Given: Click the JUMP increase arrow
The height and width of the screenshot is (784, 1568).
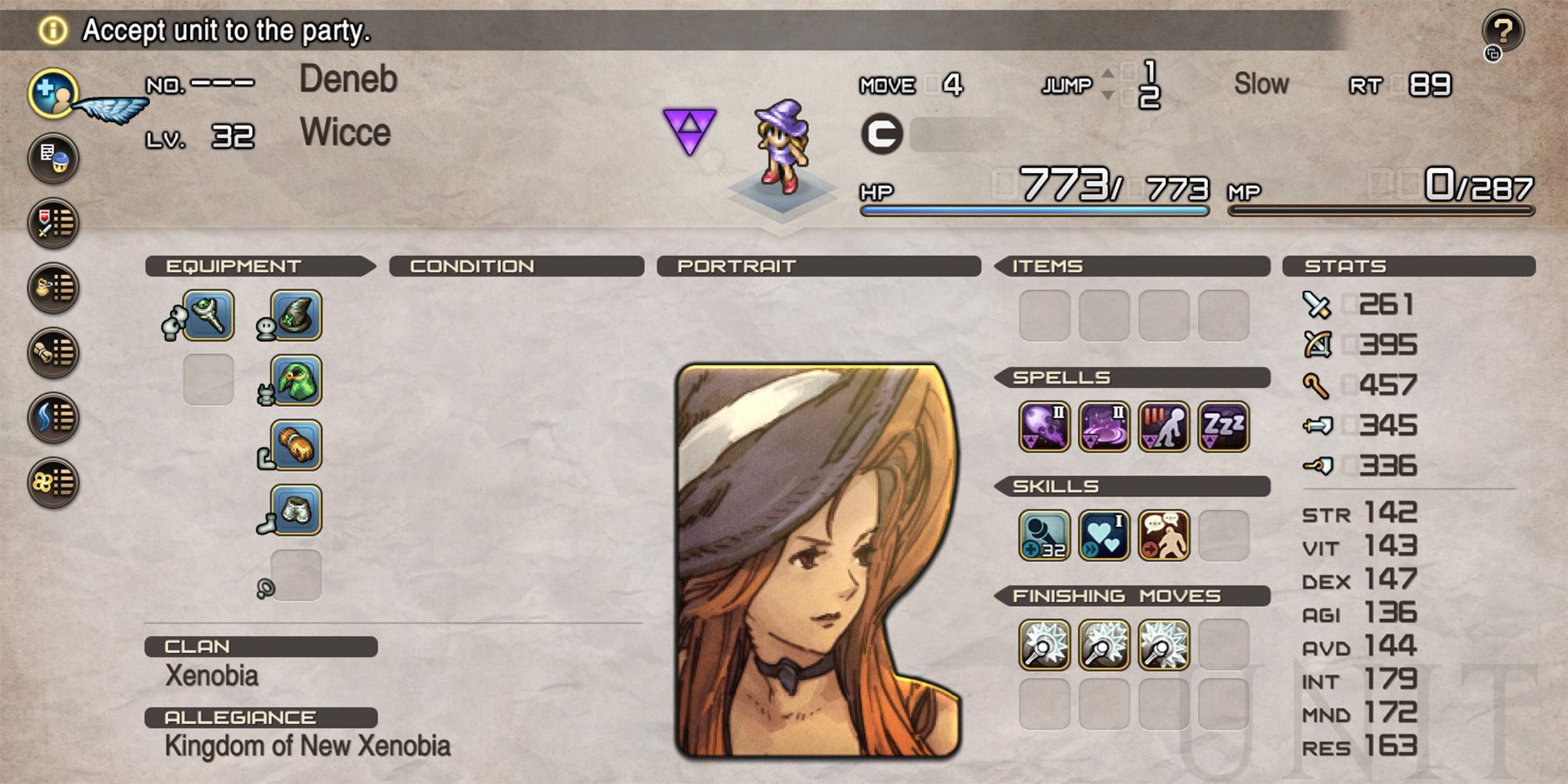Looking at the screenshot, I should click(1108, 74).
